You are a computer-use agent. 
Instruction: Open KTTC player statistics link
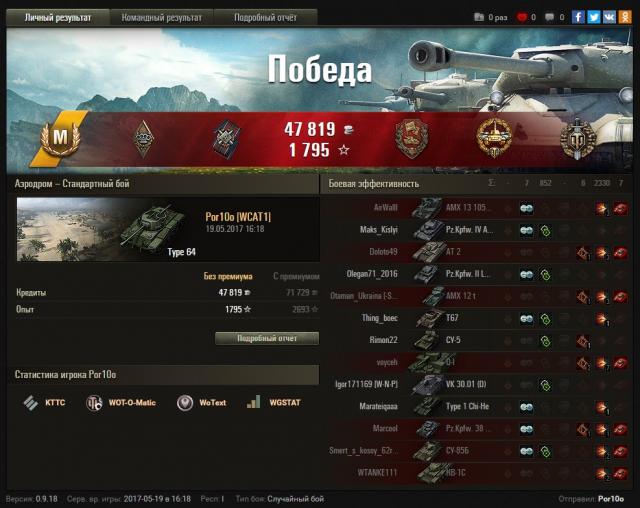tap(43, 403)
